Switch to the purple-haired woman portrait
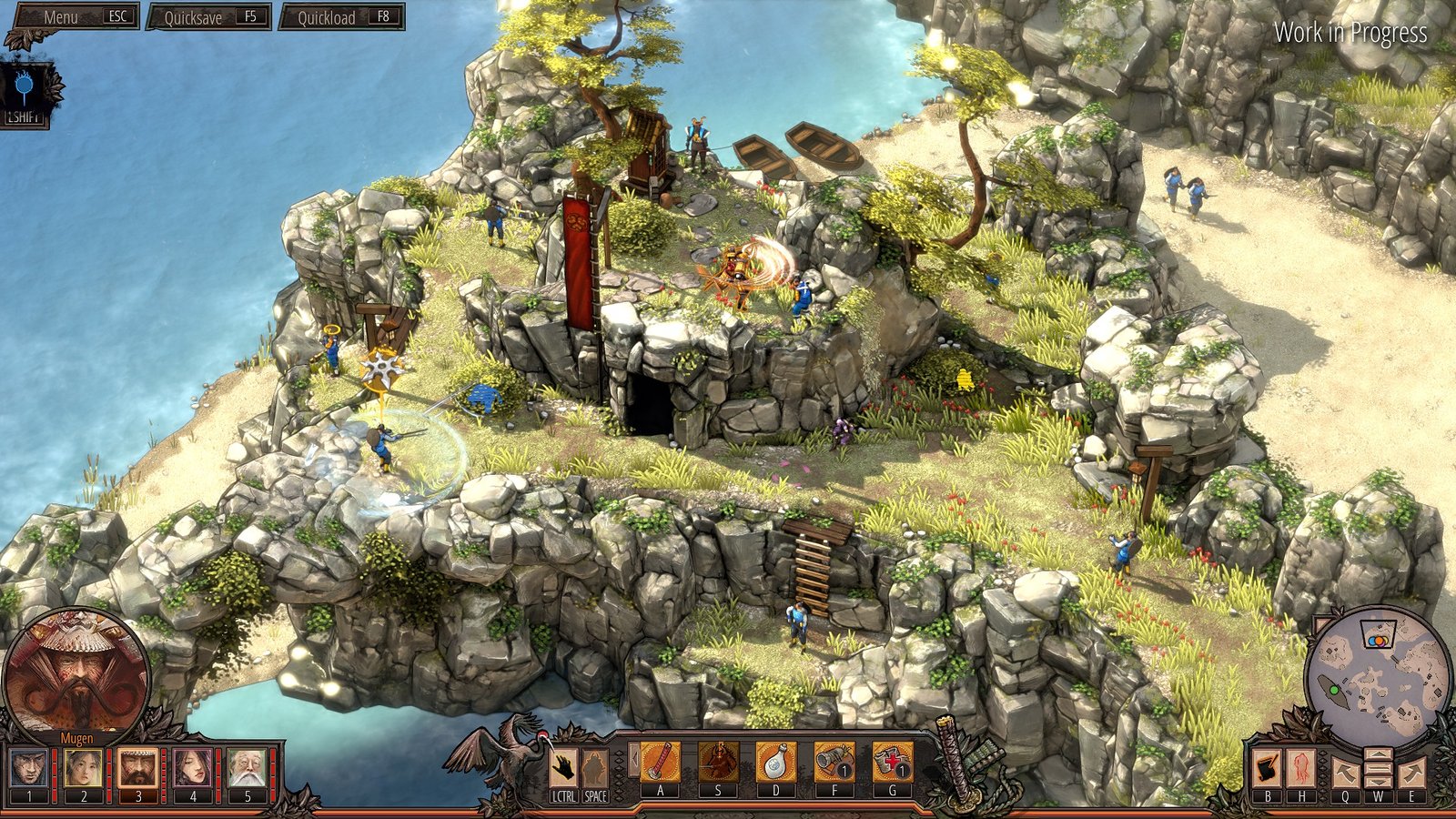The image size is (1456, 819). pos(193,768)
